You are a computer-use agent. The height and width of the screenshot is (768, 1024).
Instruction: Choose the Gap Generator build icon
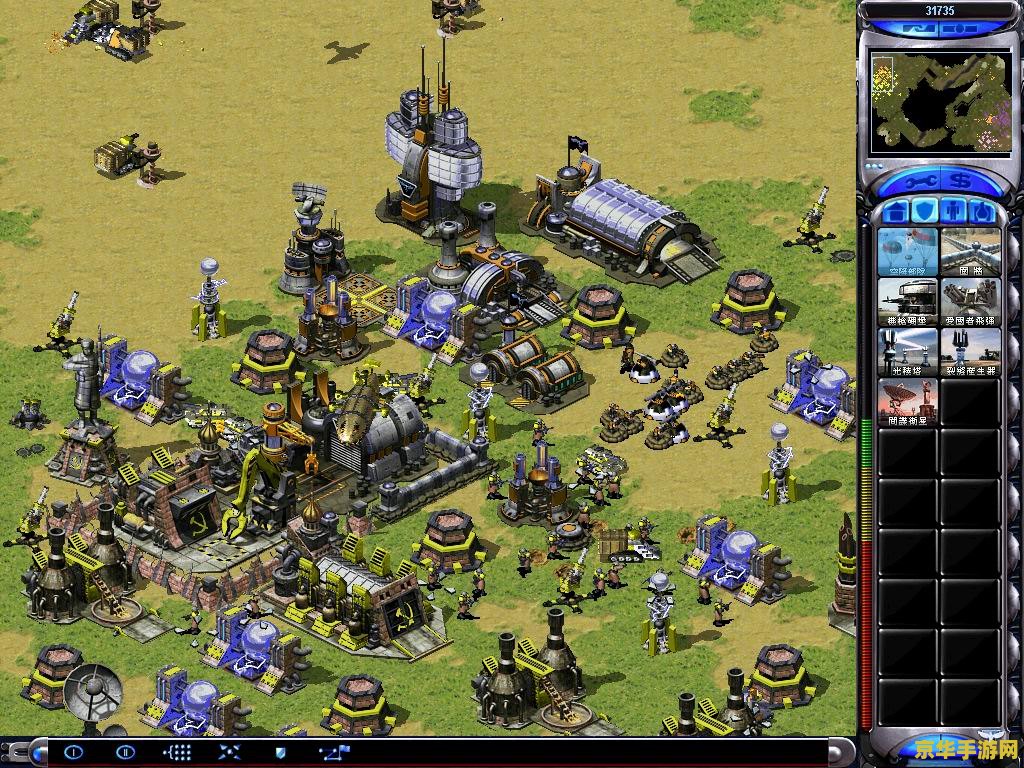click(x=970, y=351)
